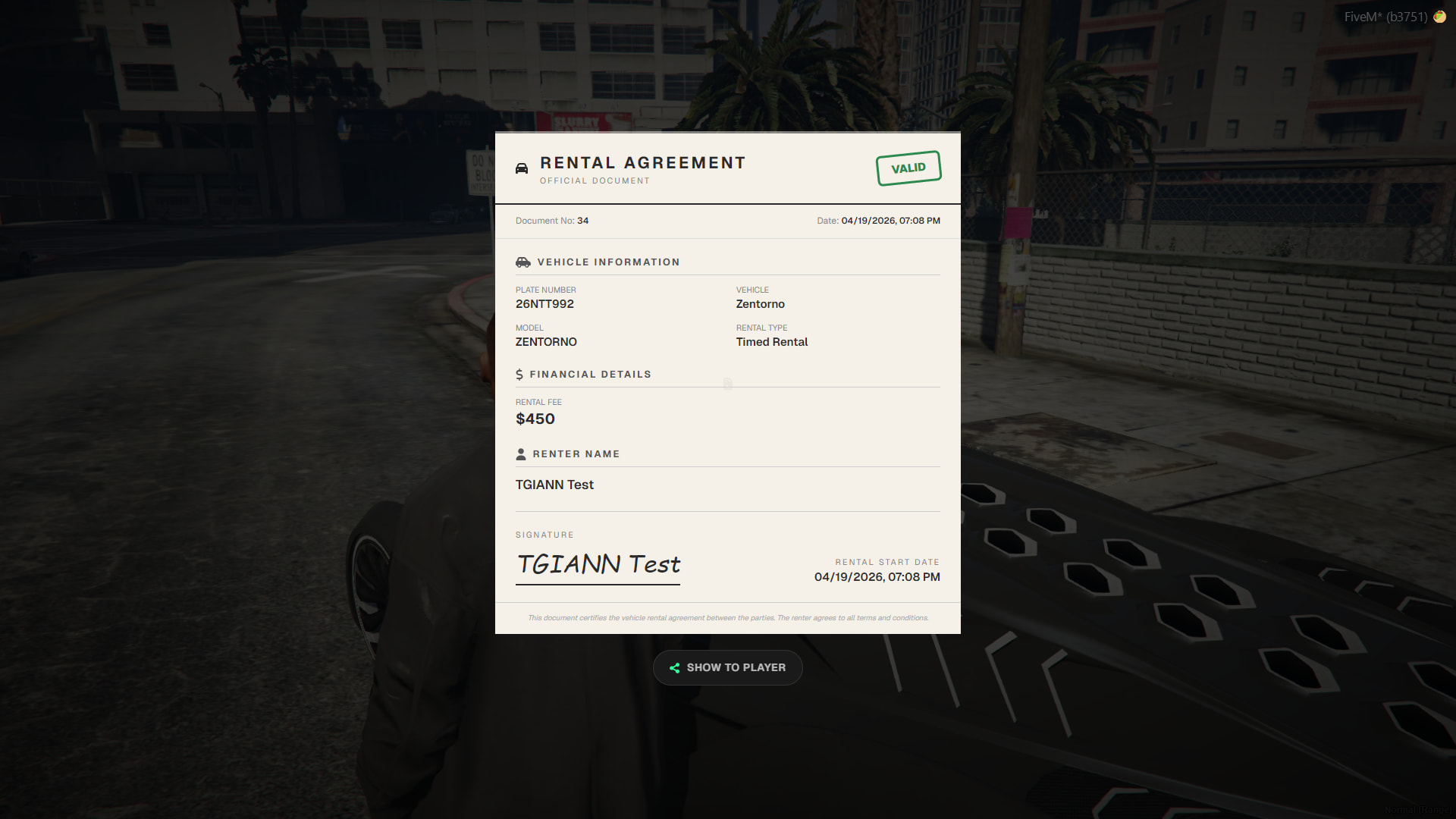Select the orange status icon beside FiveM text

1440,15
